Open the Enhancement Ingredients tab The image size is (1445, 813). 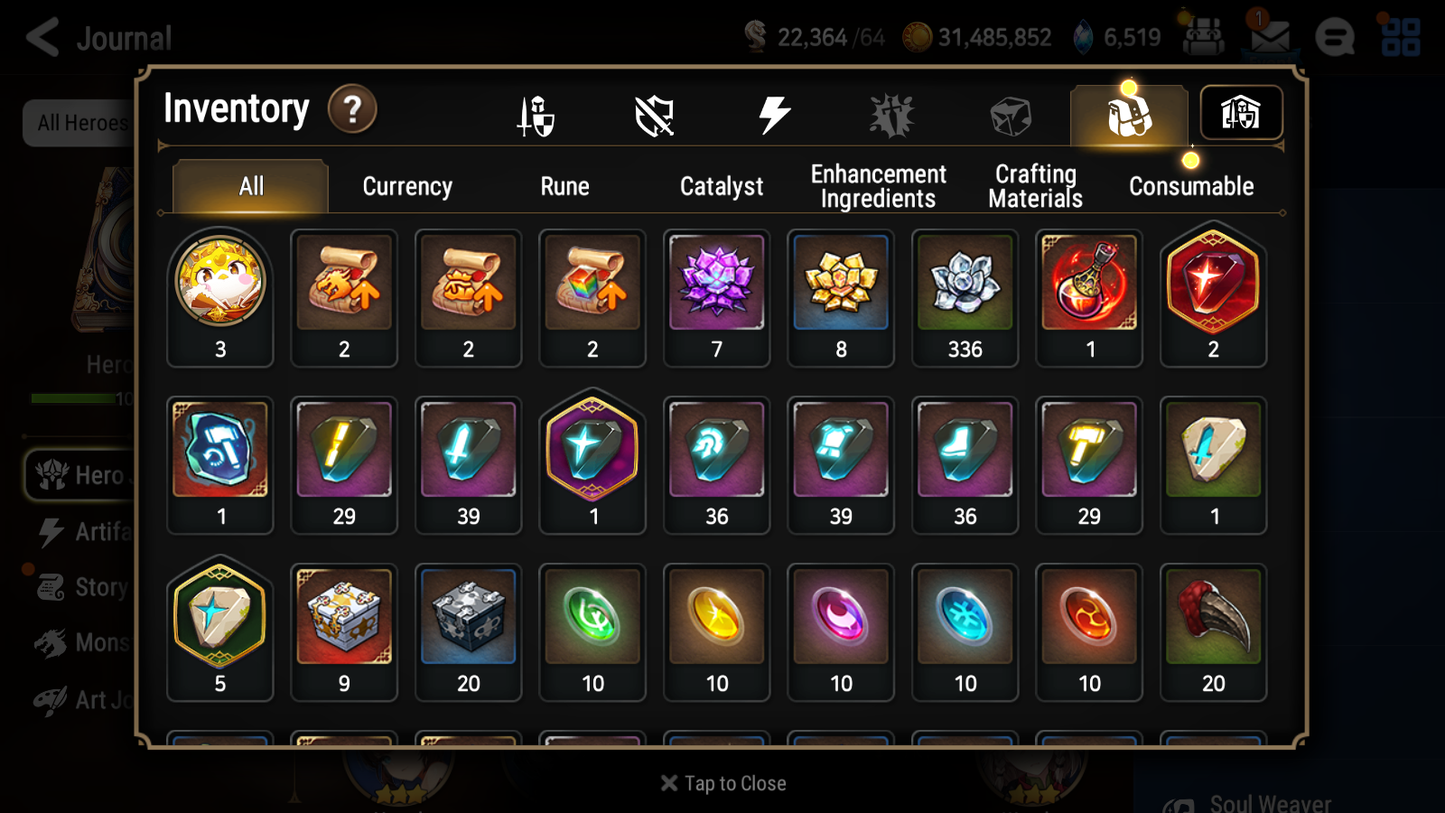click(x=877, y=186)
